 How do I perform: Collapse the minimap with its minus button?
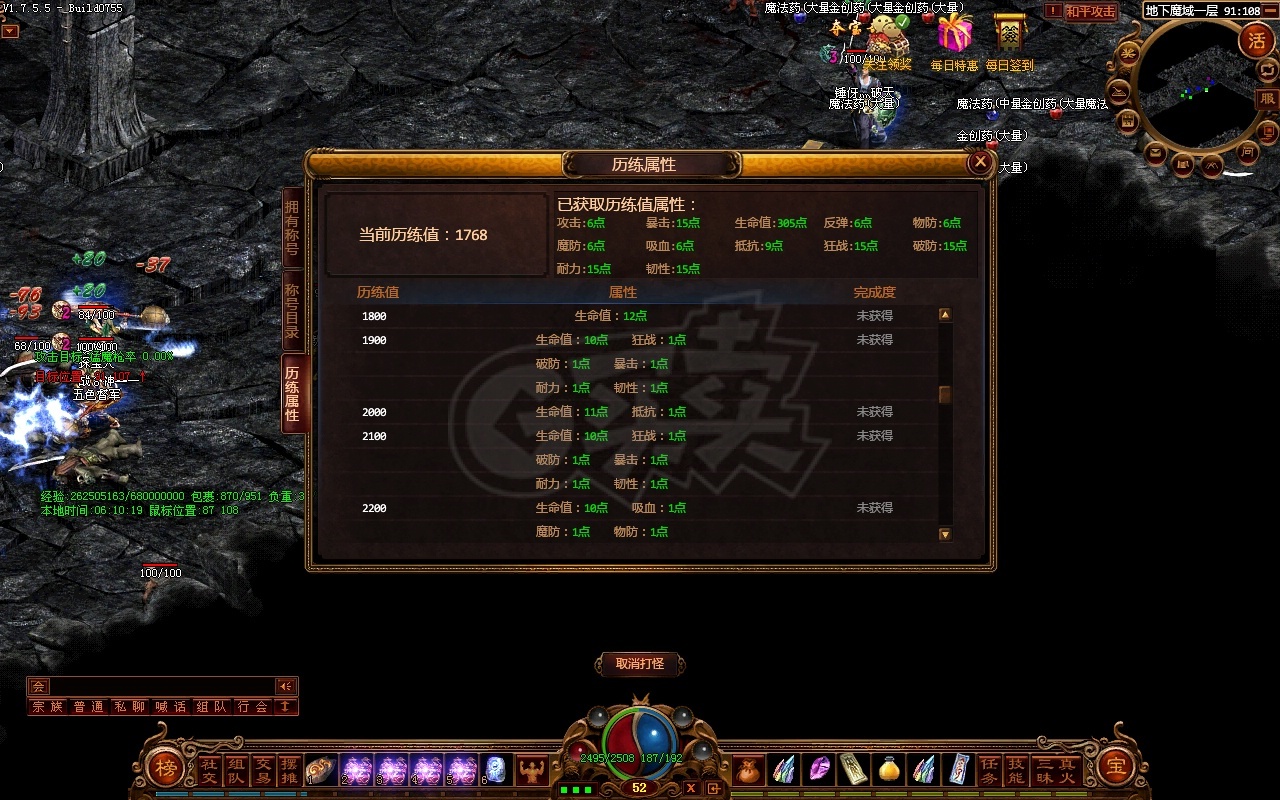[1269, 11]
